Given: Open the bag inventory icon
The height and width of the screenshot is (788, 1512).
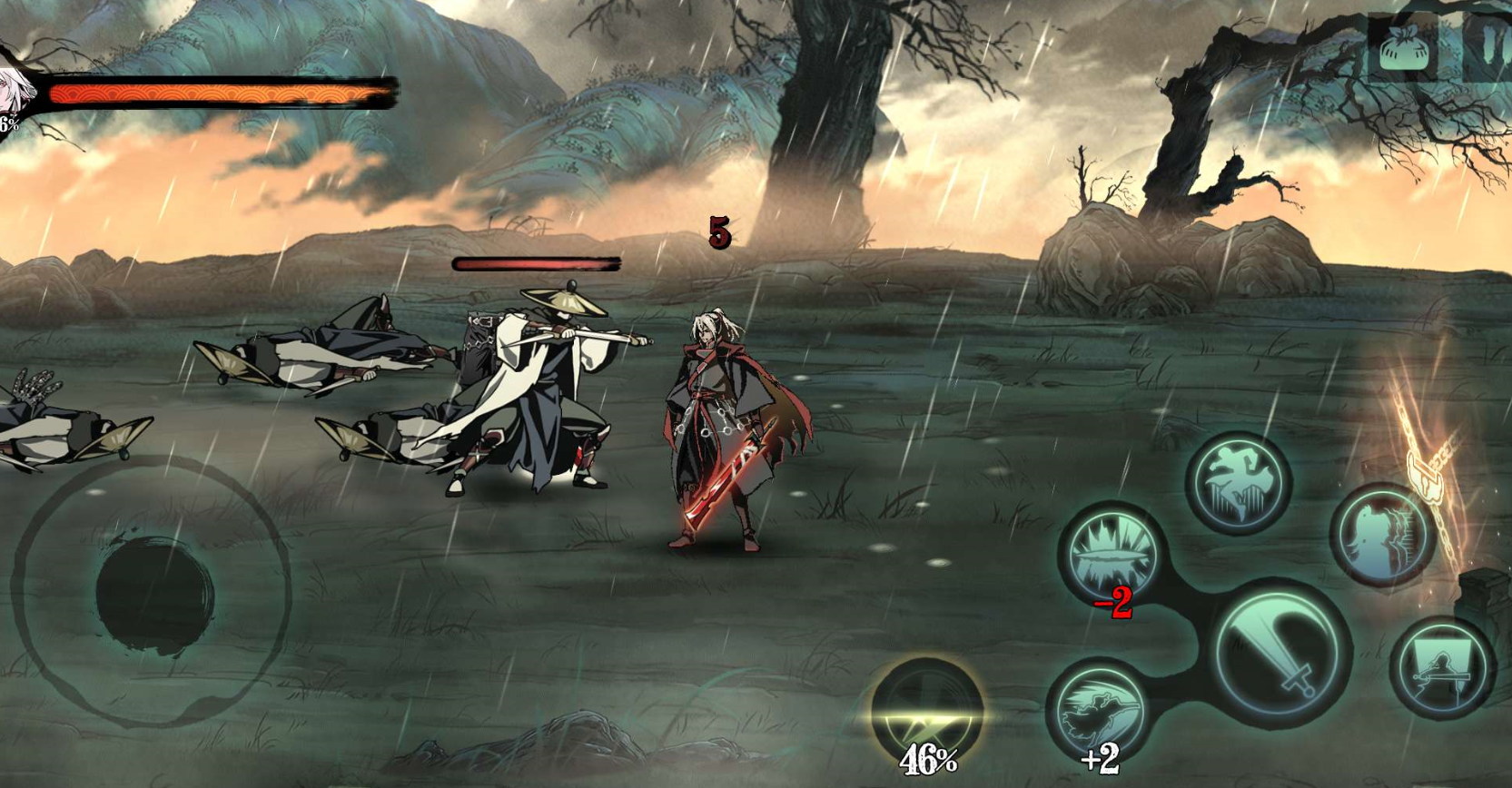Looking at the screenshot, I should 1403,48.
